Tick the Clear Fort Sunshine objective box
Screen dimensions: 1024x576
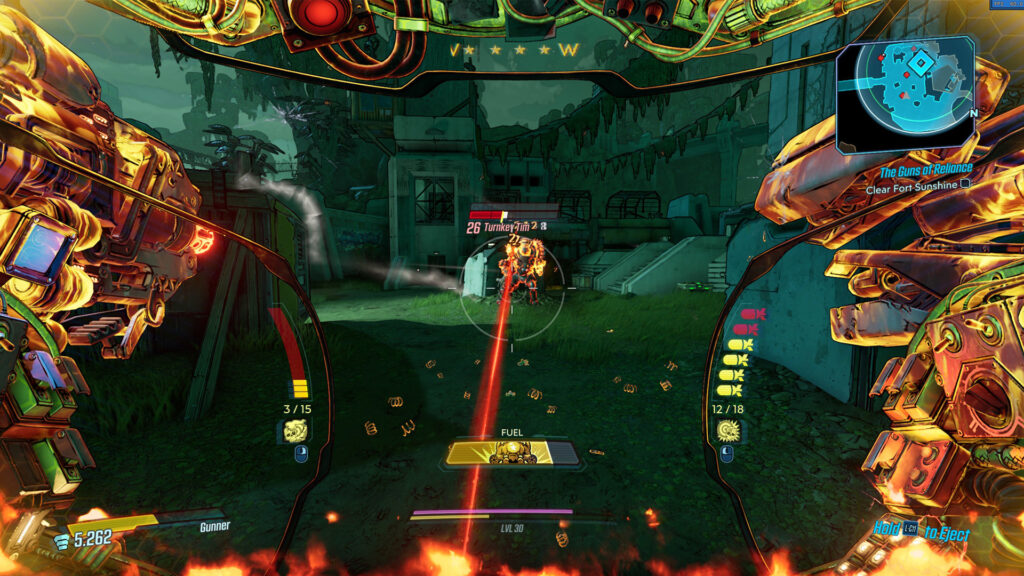965,185
